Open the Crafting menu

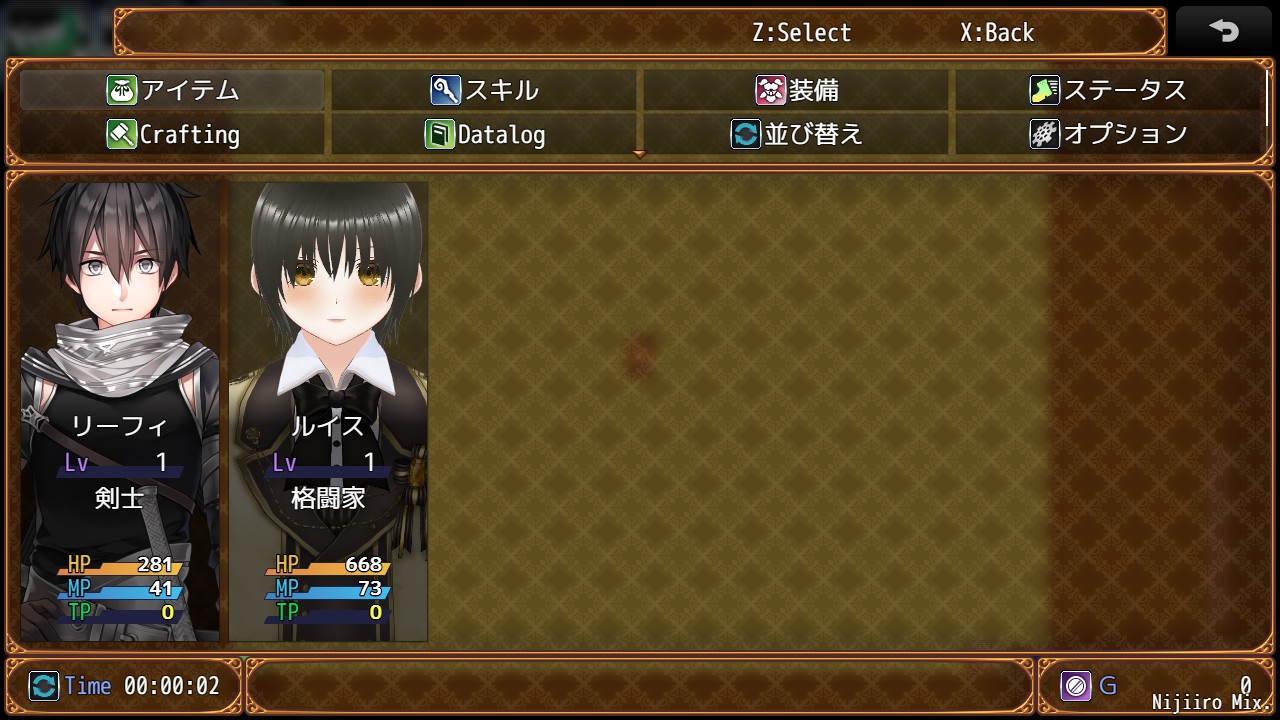pos(172,134)
